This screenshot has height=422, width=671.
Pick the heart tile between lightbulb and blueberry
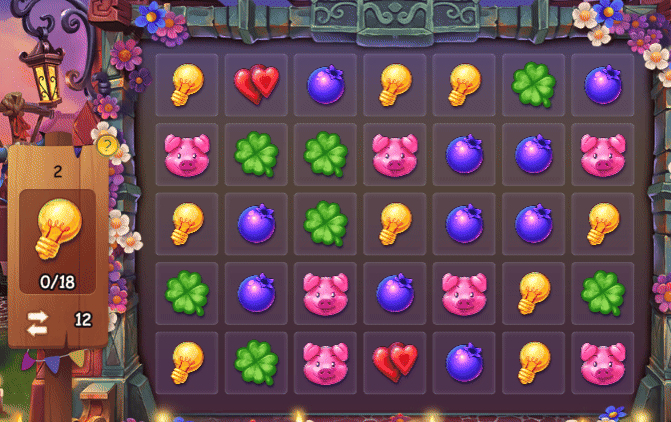[x=256, y=85]
